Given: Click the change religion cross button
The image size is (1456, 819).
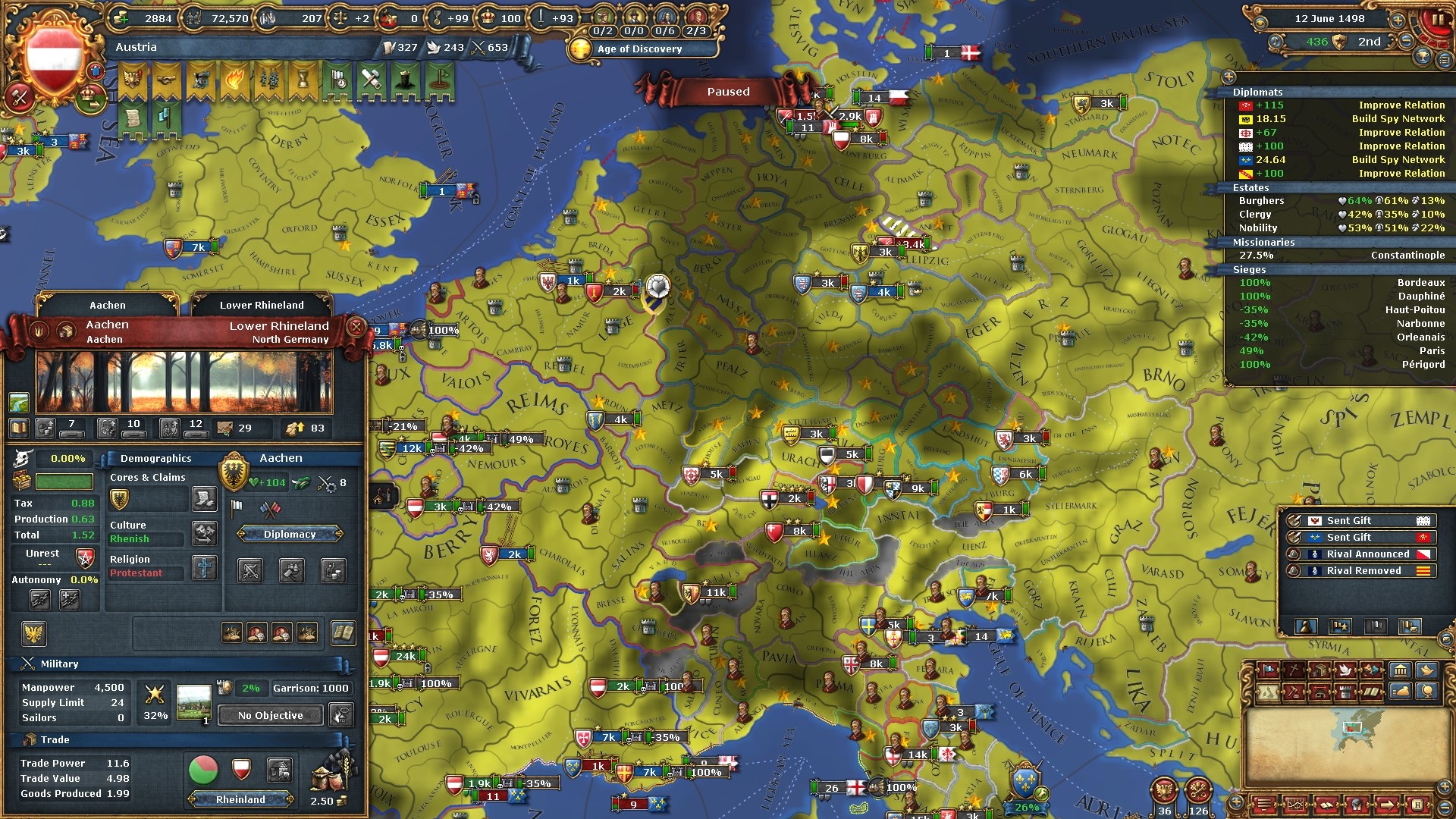Looking at the screenshot, I should click(204, 567).
